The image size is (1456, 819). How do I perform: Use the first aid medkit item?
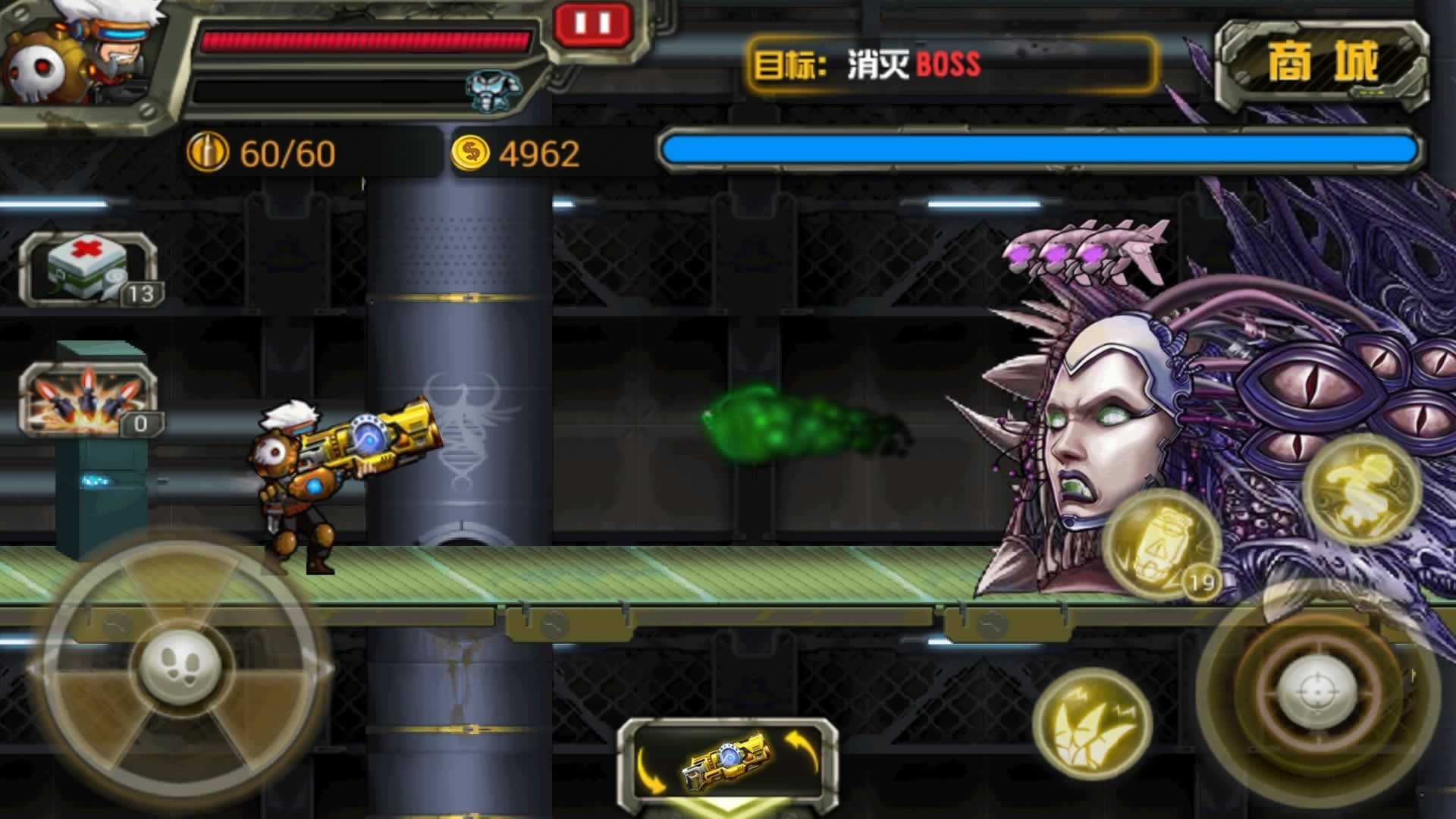tap(88, 269)
